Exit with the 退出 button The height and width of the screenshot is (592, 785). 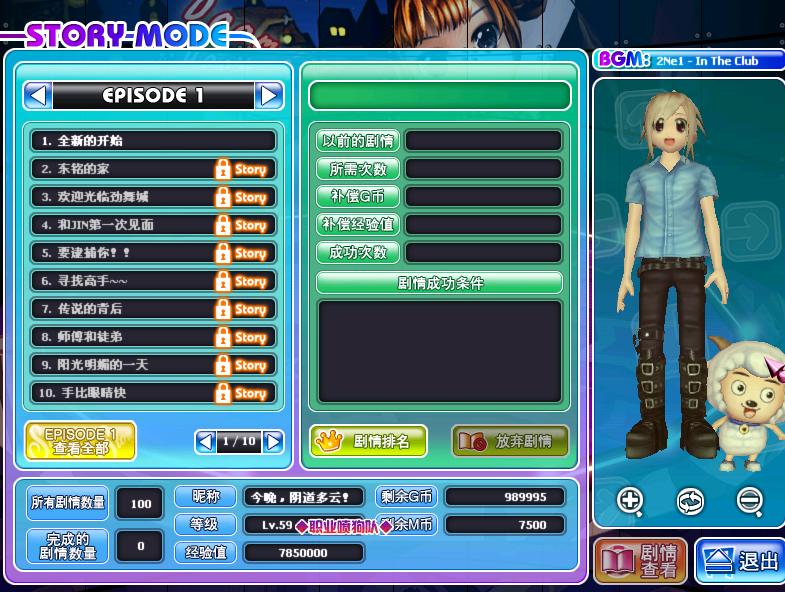740,561
